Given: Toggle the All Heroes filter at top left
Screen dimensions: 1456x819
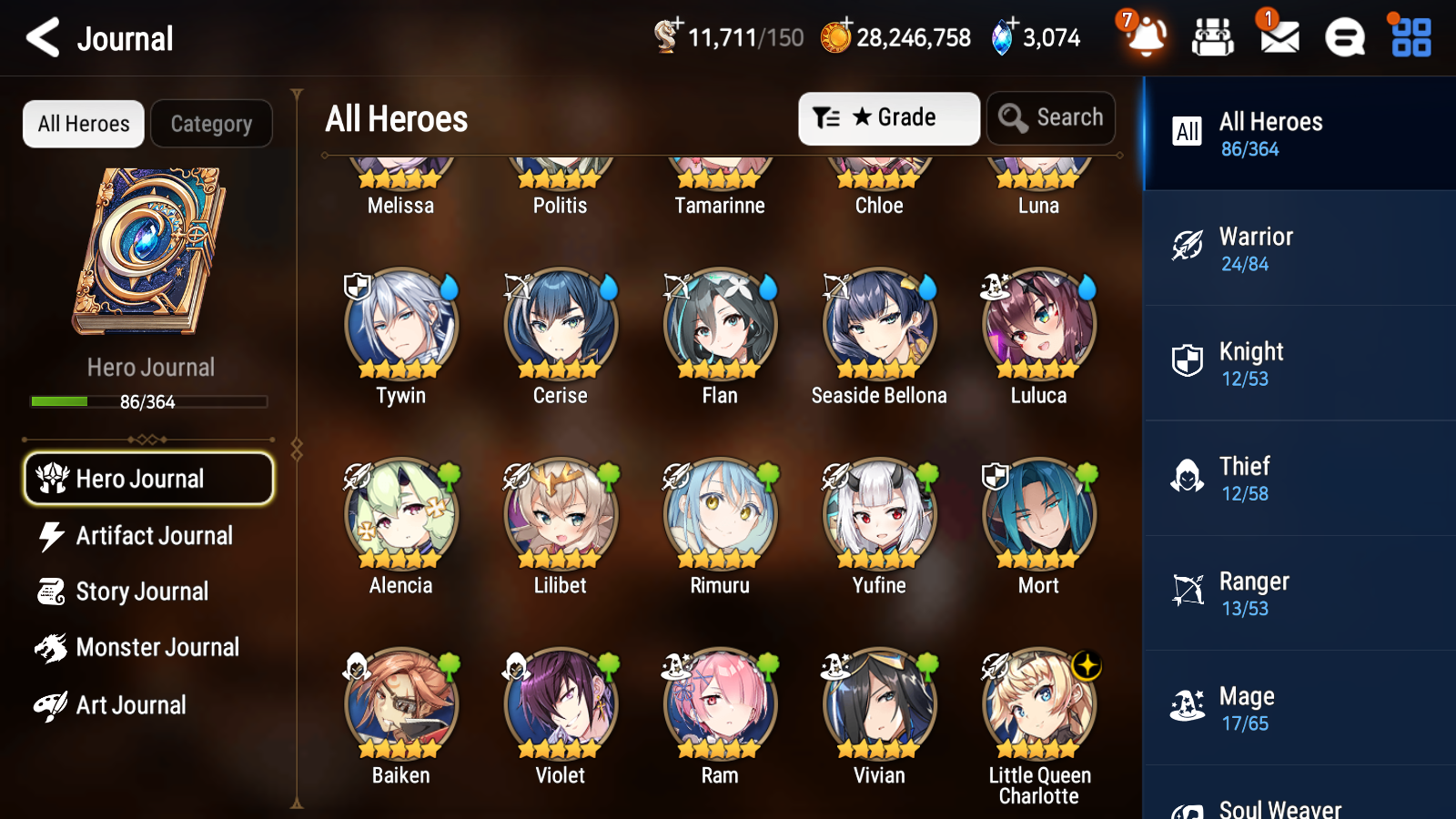Looking at the screenshot, I should [x=83, y=124].
